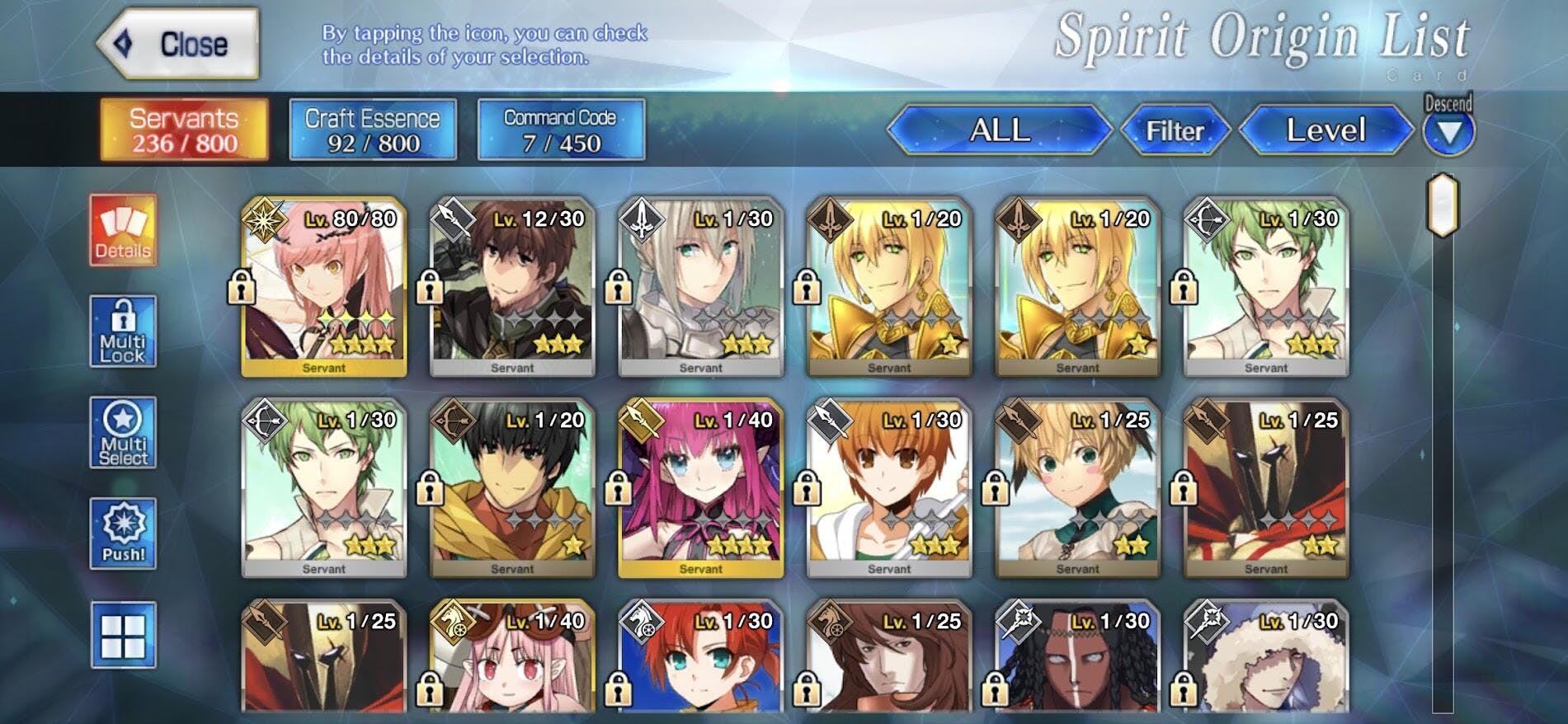Activate the Details view button
This screenshot has height=724, width=1568.
(123, 231)
